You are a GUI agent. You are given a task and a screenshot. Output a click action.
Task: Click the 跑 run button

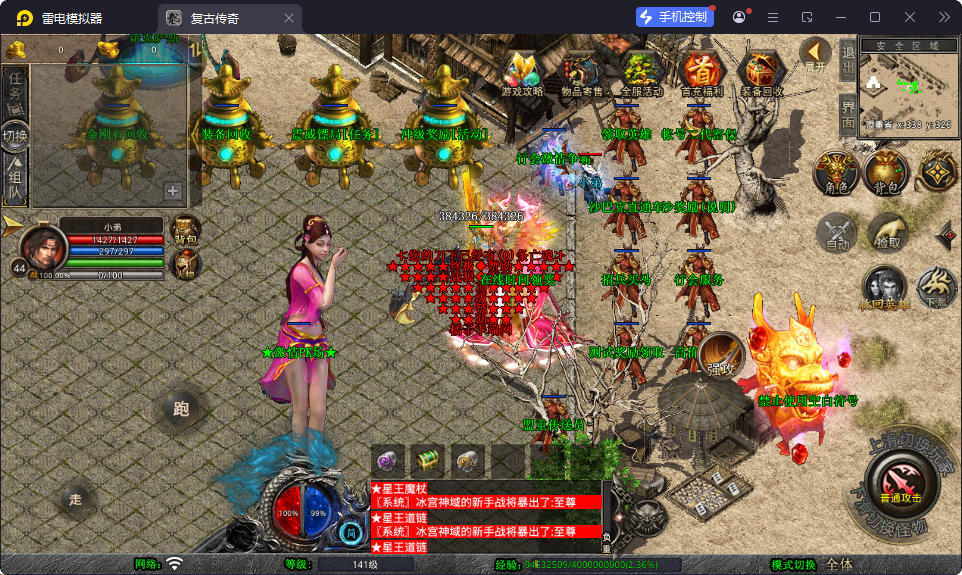(181, 408)
